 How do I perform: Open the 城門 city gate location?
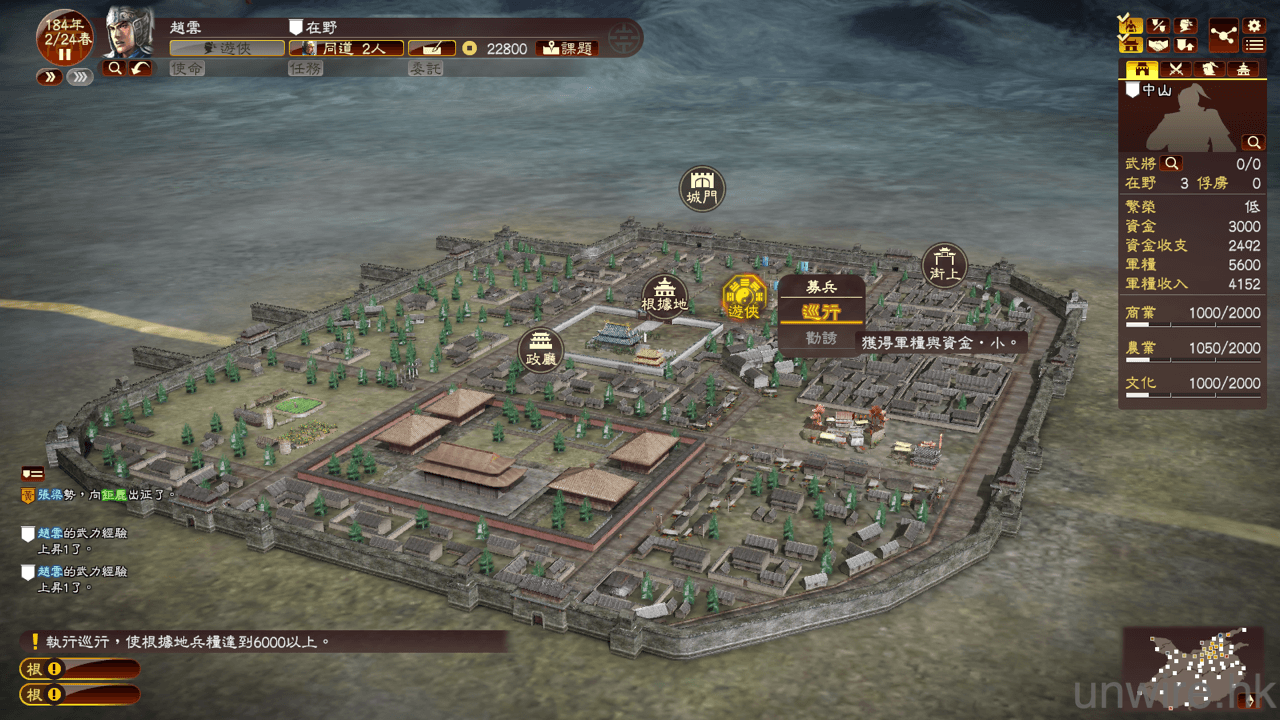(701, 188)
